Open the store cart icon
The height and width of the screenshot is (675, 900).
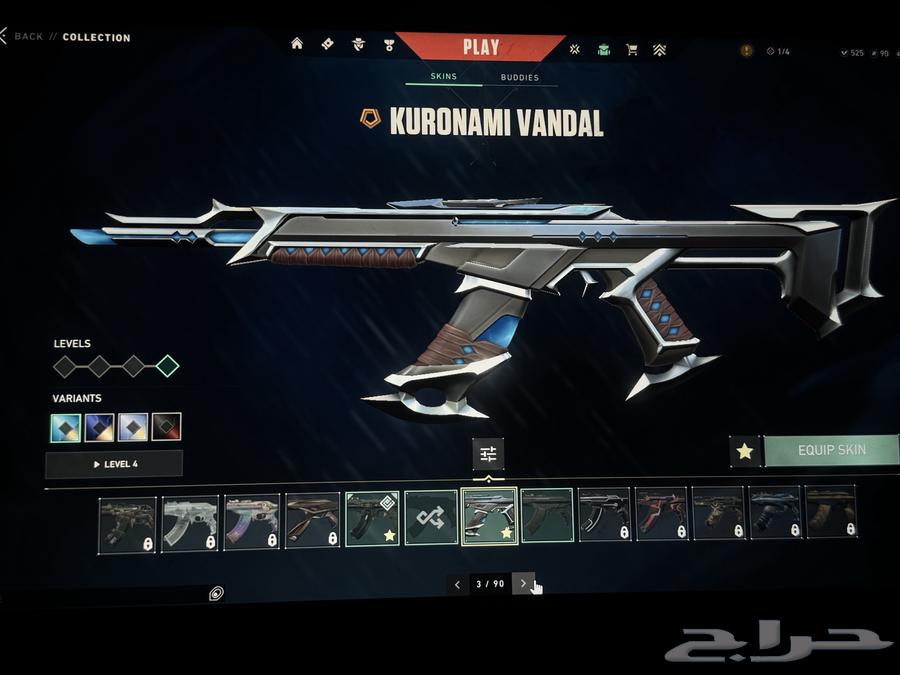632,49
